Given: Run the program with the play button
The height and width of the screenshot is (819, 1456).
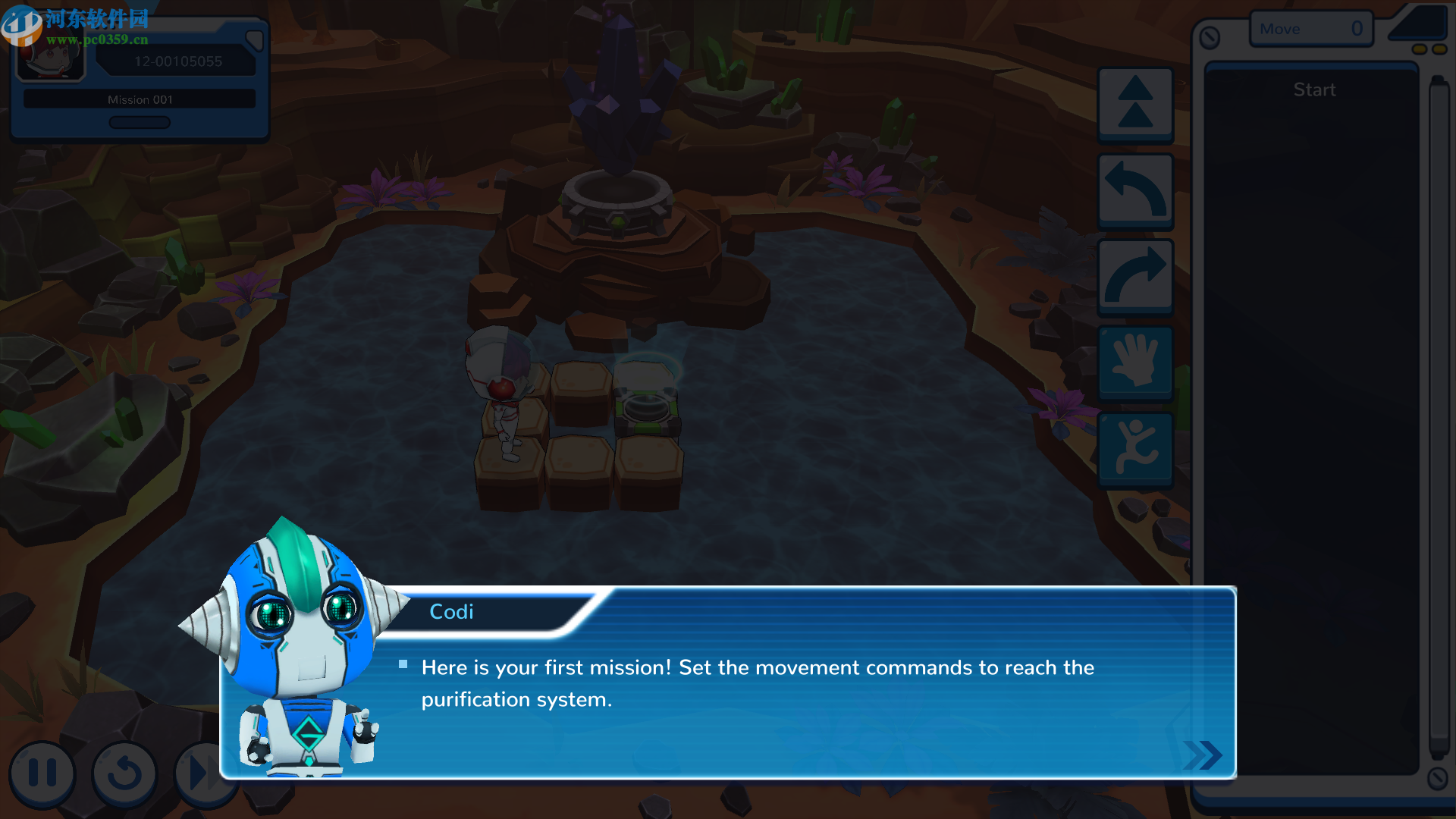Looking at the screenshot, I should pos(199,773).
